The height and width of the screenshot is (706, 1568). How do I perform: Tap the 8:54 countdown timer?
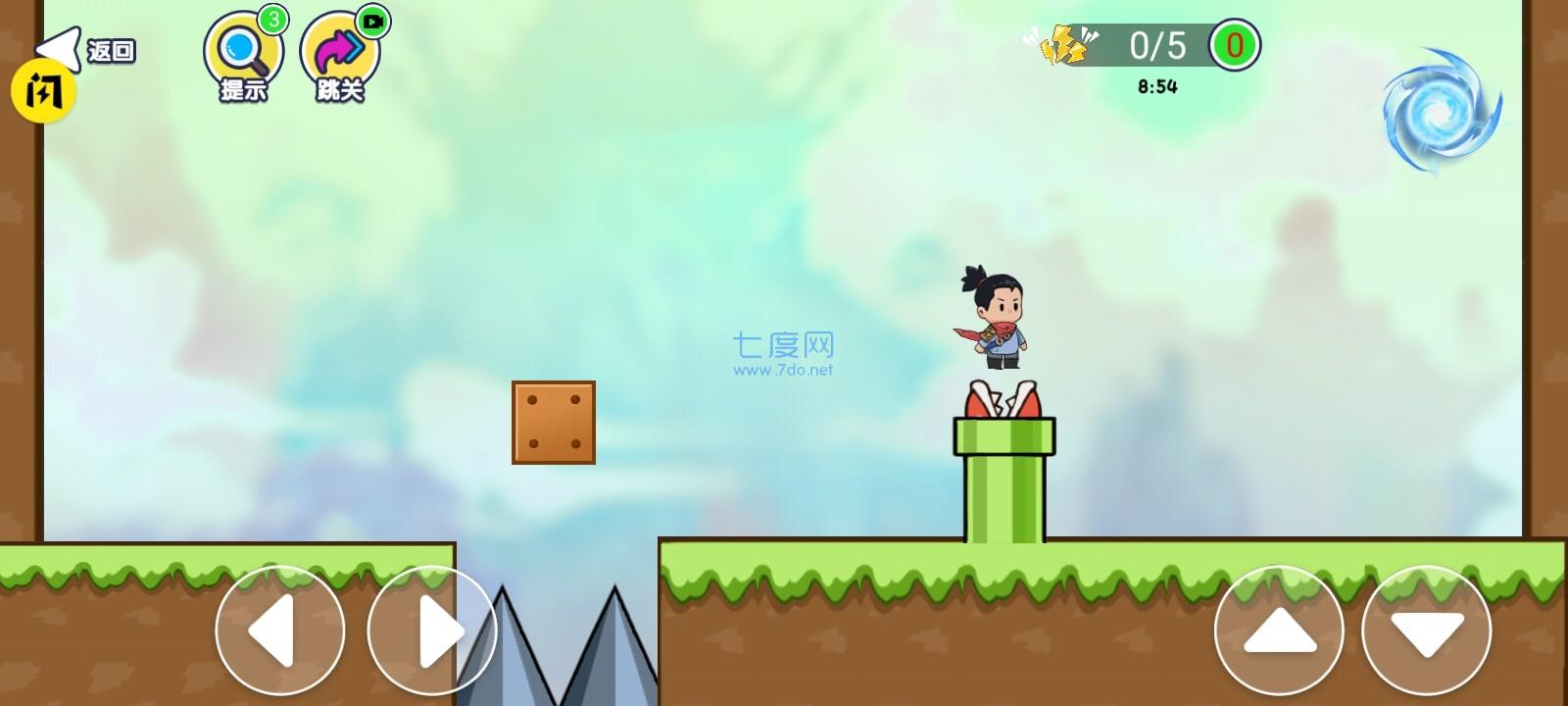(x=1157, y=84)
